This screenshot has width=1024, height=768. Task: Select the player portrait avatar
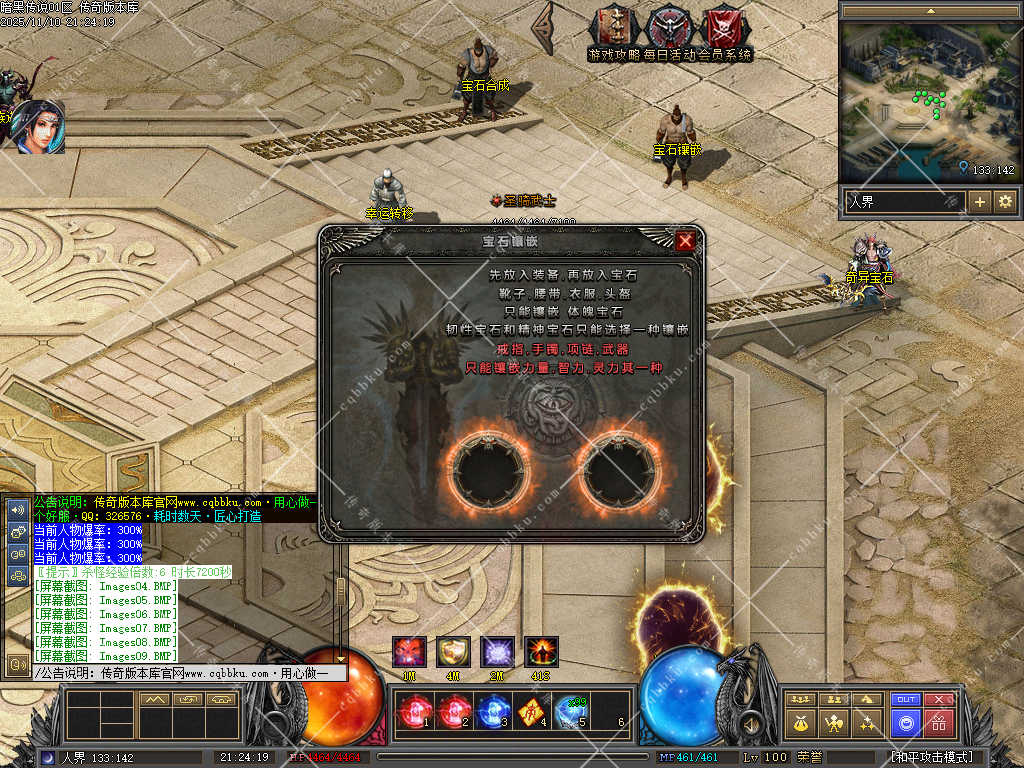[39, 126]
